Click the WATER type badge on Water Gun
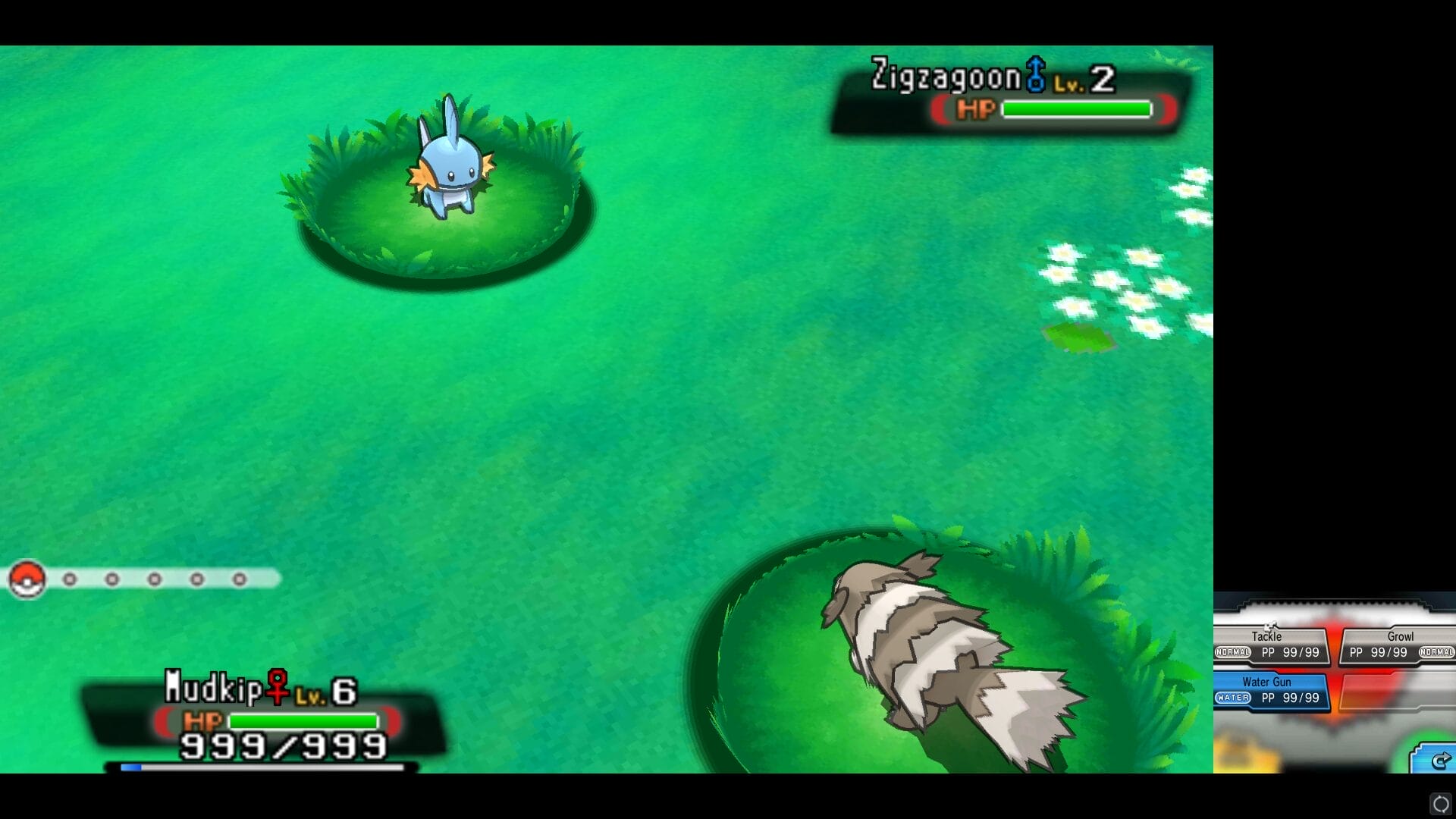The height and width of the screenshot is (819, 1456). (x=1233, y=698)
